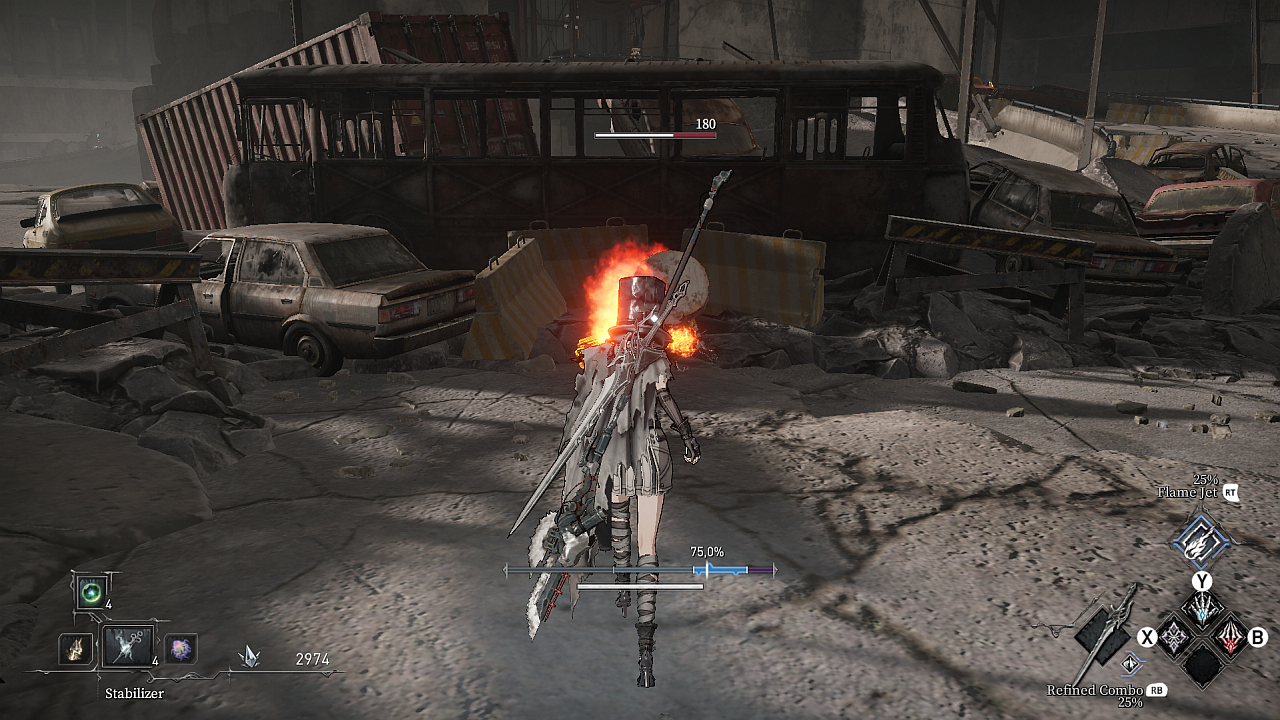This screenshot has width=1280, height=720.
Task: Trigger the blue claw skill diamond
Action: [1201, 607]
